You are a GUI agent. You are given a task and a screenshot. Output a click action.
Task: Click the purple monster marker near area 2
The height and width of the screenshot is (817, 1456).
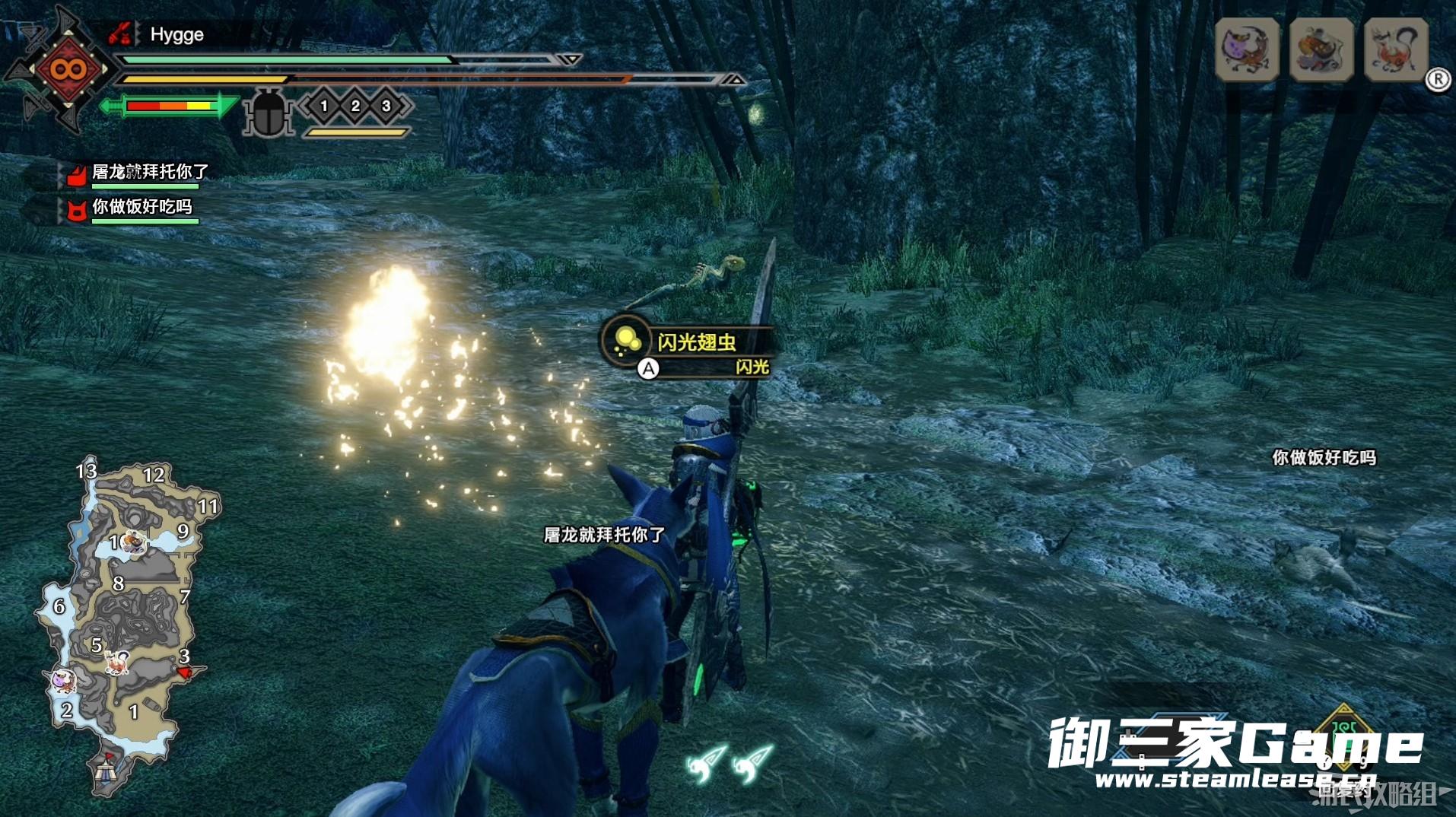pyautogui.click(x=62, y=679)
